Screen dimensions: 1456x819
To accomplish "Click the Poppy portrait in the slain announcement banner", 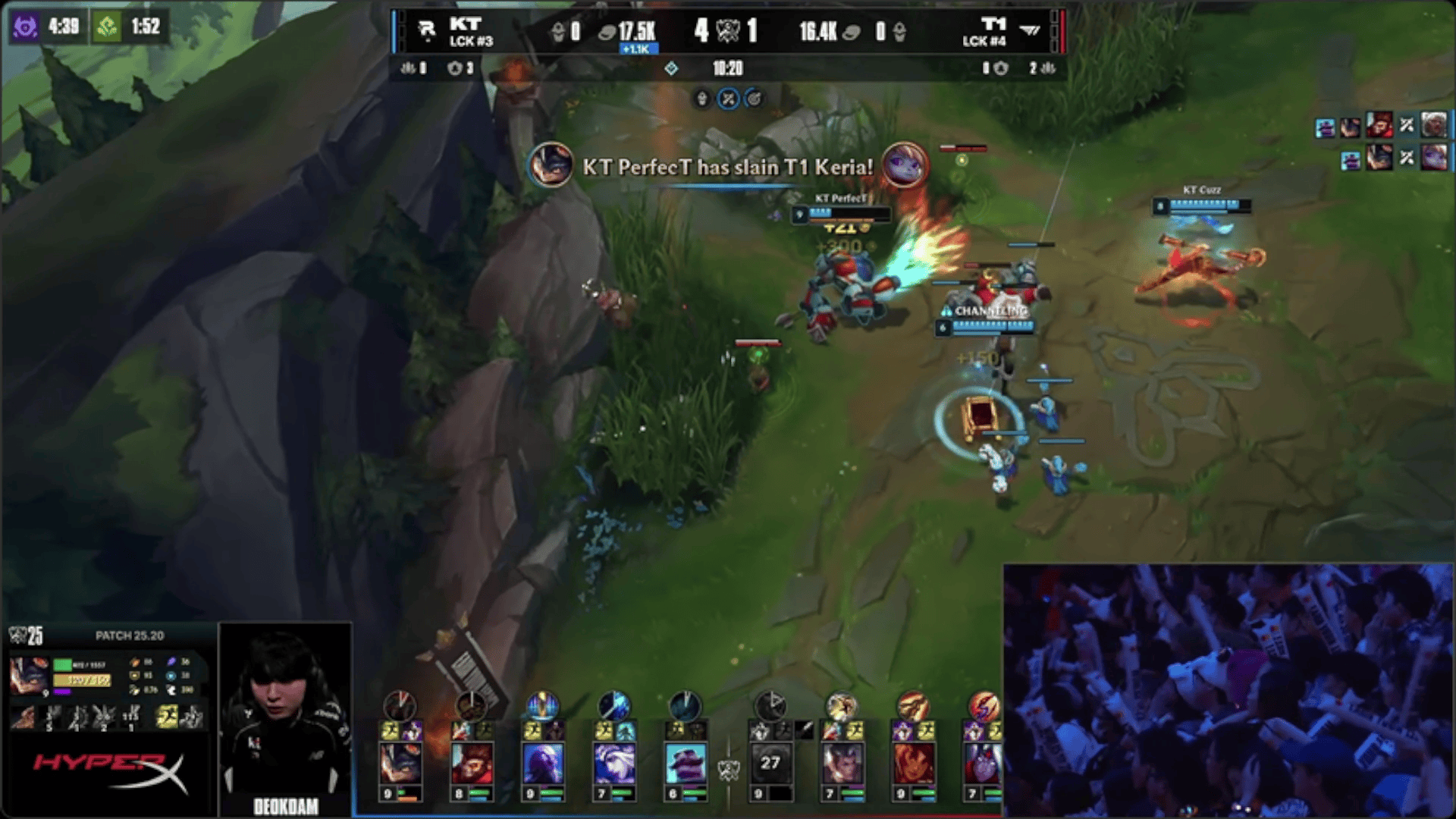I will coord(904,165).
